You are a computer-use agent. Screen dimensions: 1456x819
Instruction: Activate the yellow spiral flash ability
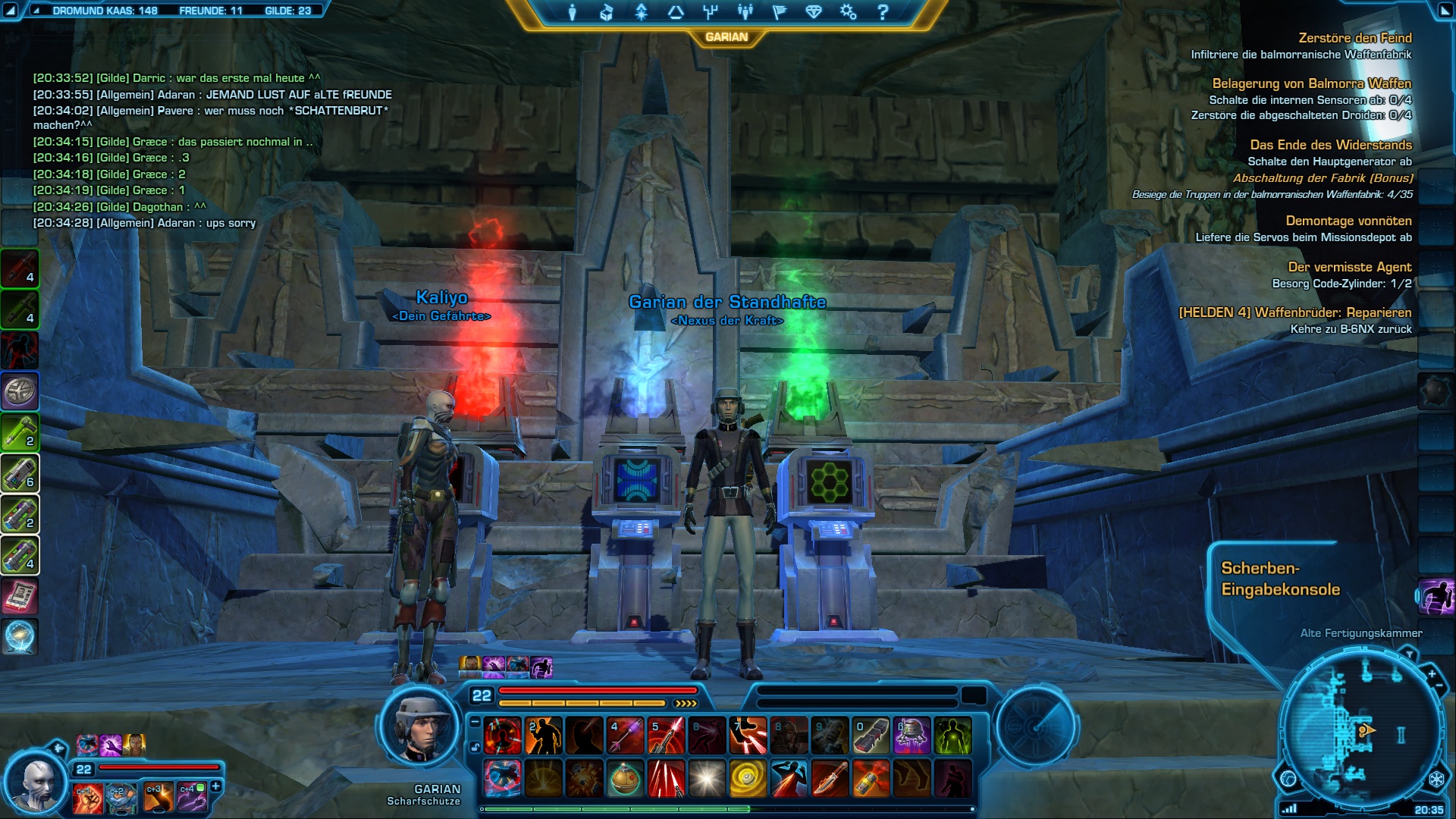tap(748, 779)
